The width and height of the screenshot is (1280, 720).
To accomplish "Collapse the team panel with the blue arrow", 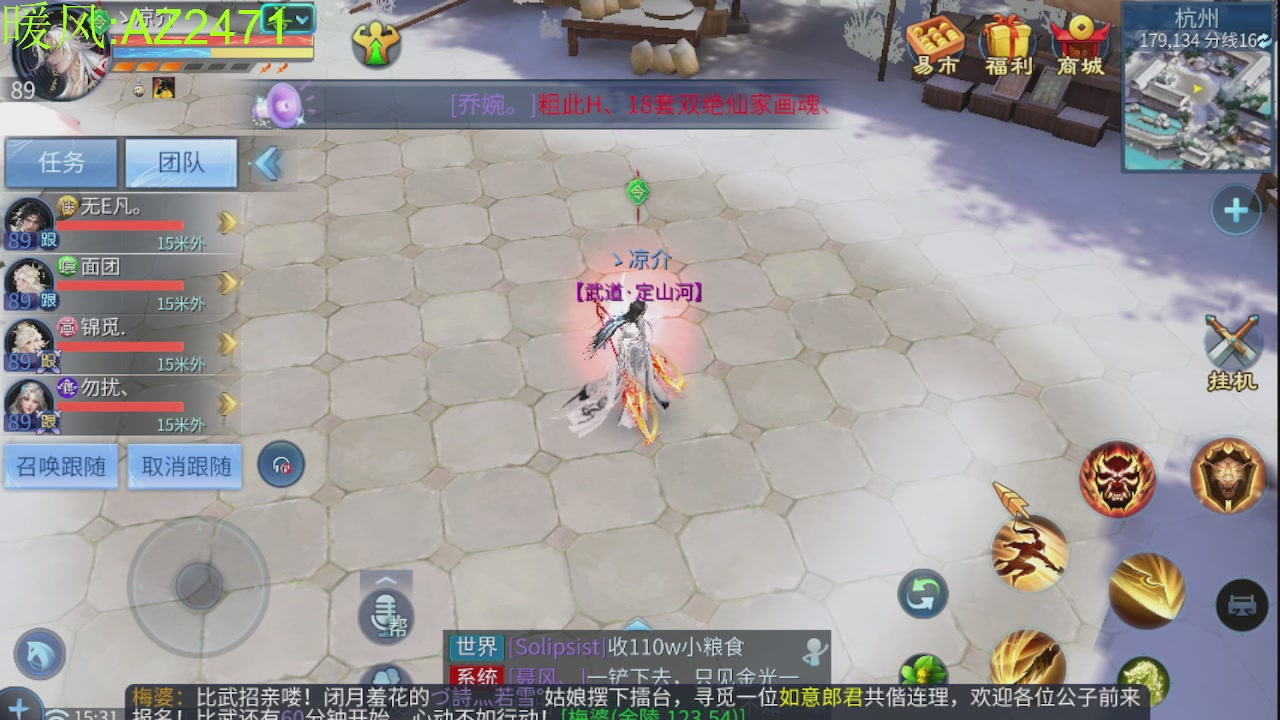I will tap(267, 163).
